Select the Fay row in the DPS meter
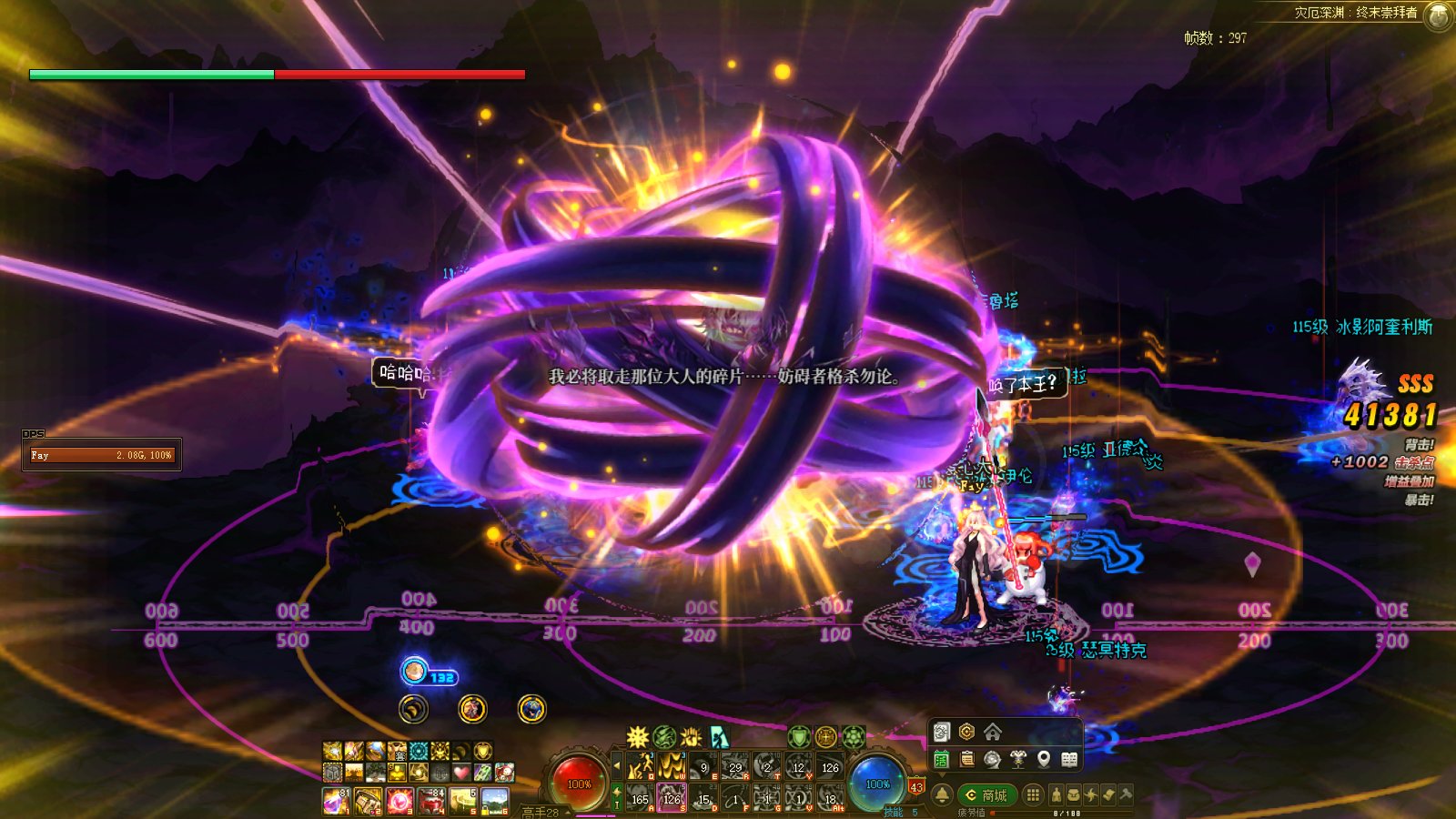Image resolution: width=1456 pixels, height=819 pixels. [102, 455]
